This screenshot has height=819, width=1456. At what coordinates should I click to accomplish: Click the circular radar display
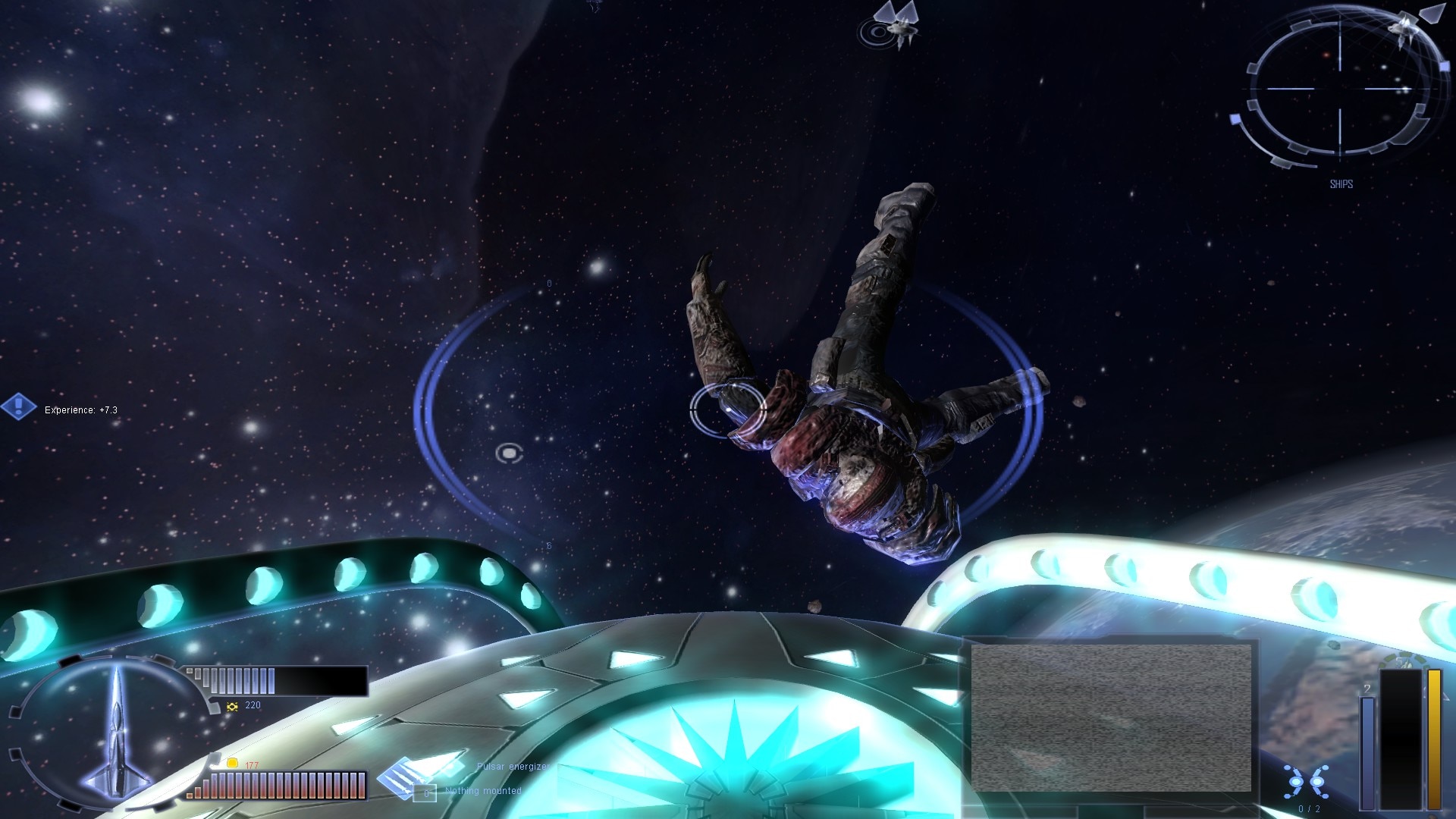[1340, 89]
